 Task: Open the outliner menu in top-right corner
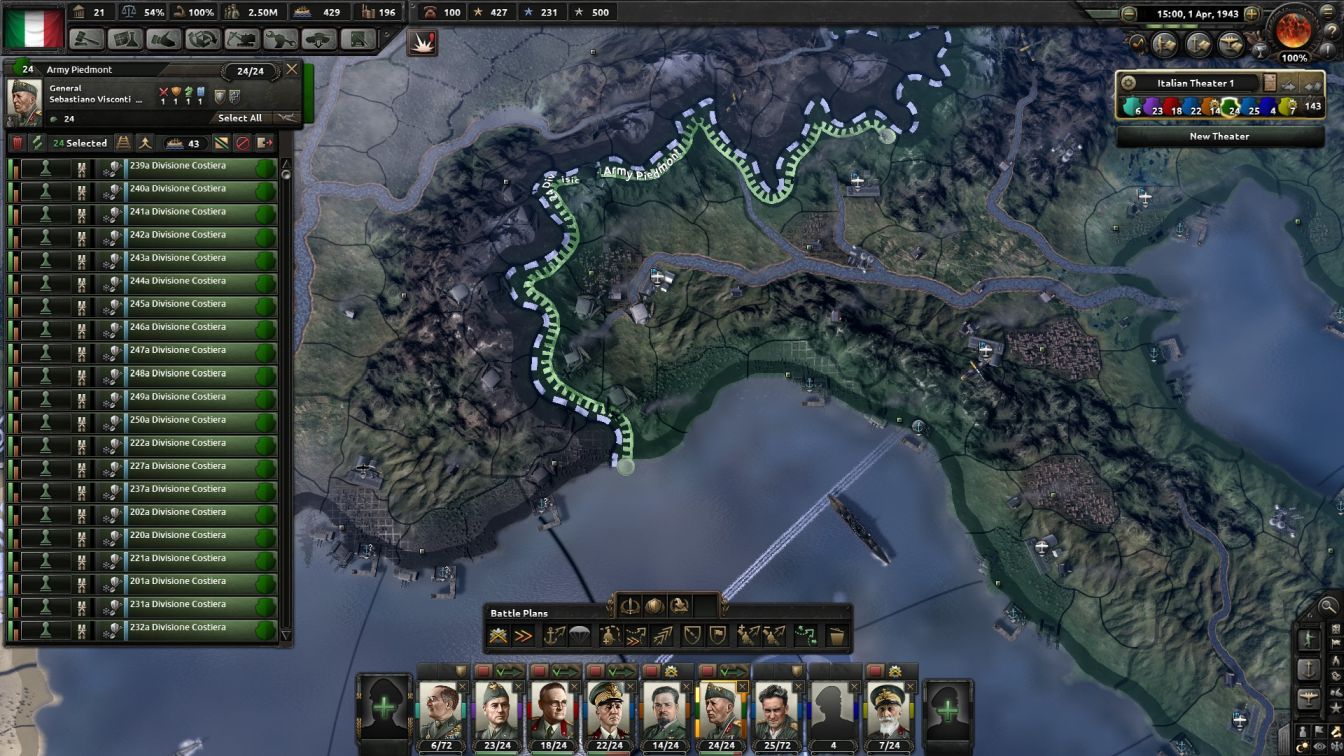click(1328, 14)
